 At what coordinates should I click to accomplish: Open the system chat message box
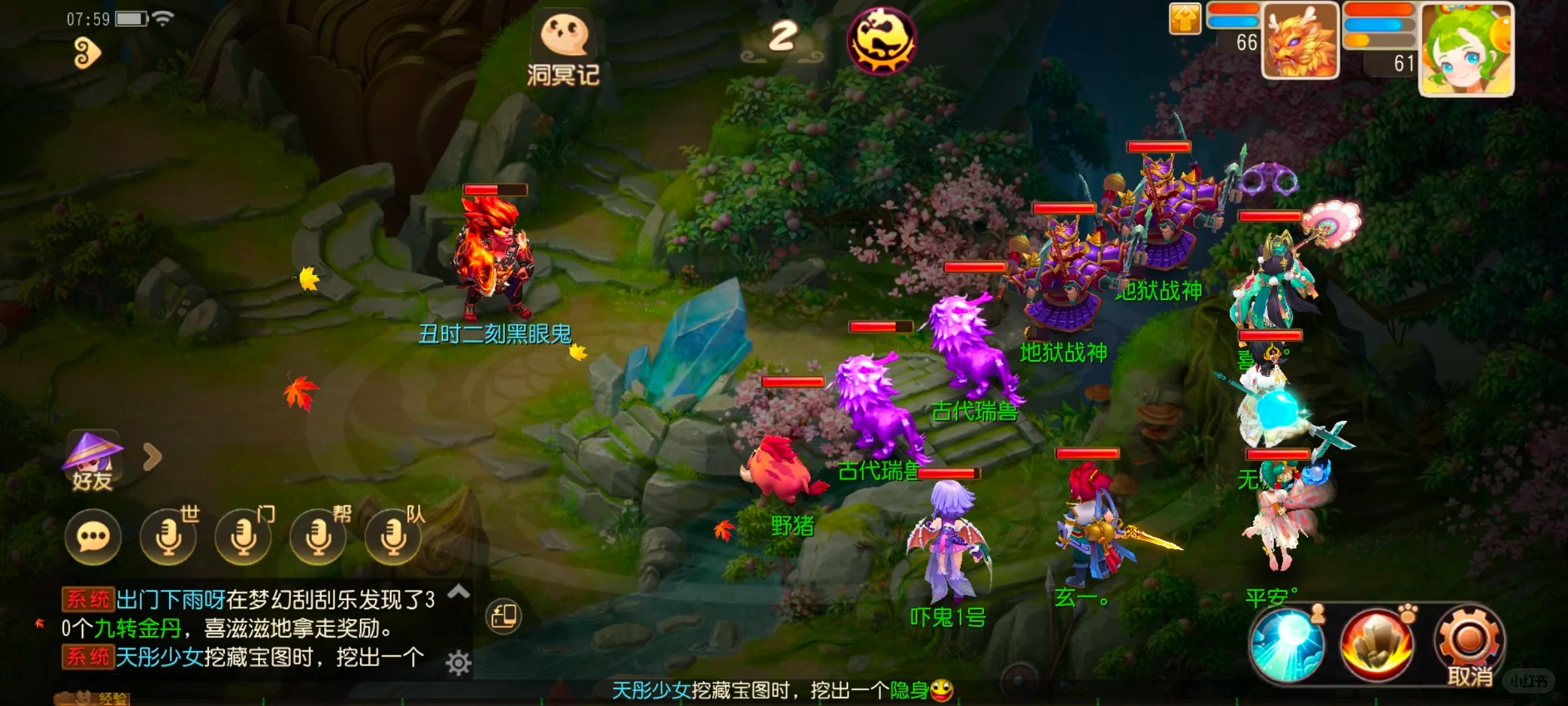click(248, 629)
